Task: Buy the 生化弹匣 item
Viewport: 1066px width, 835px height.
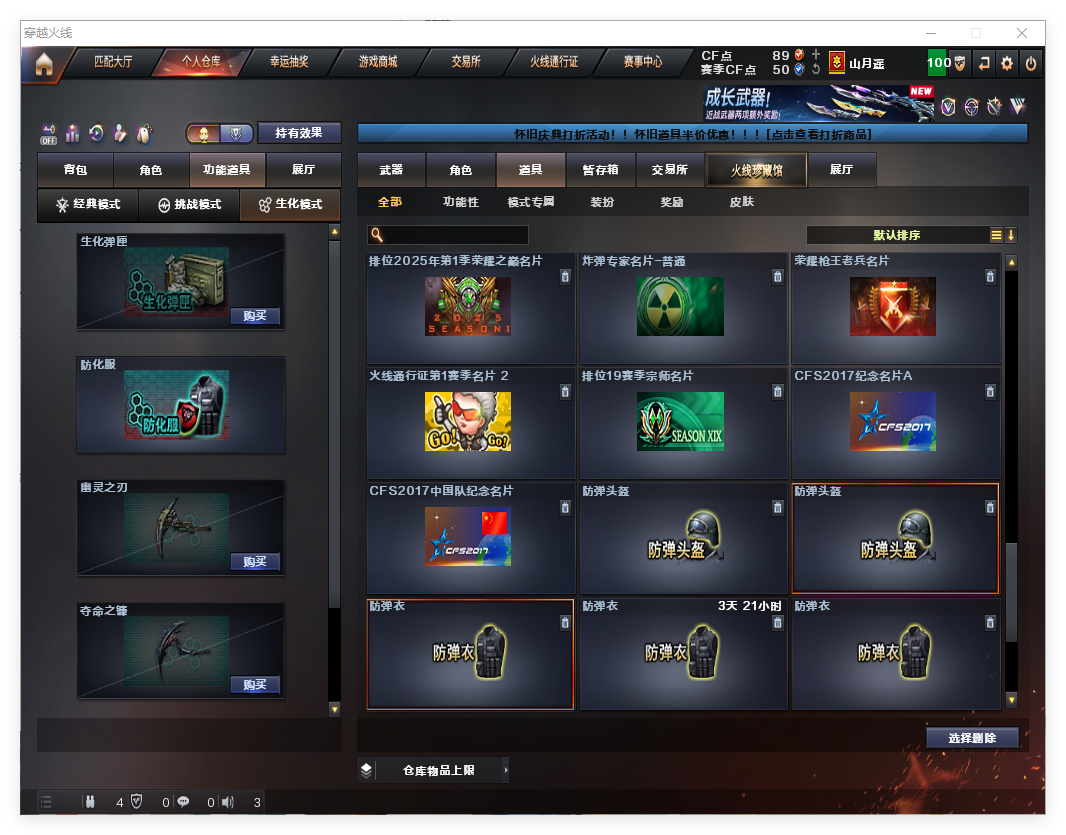Action: 254,316
